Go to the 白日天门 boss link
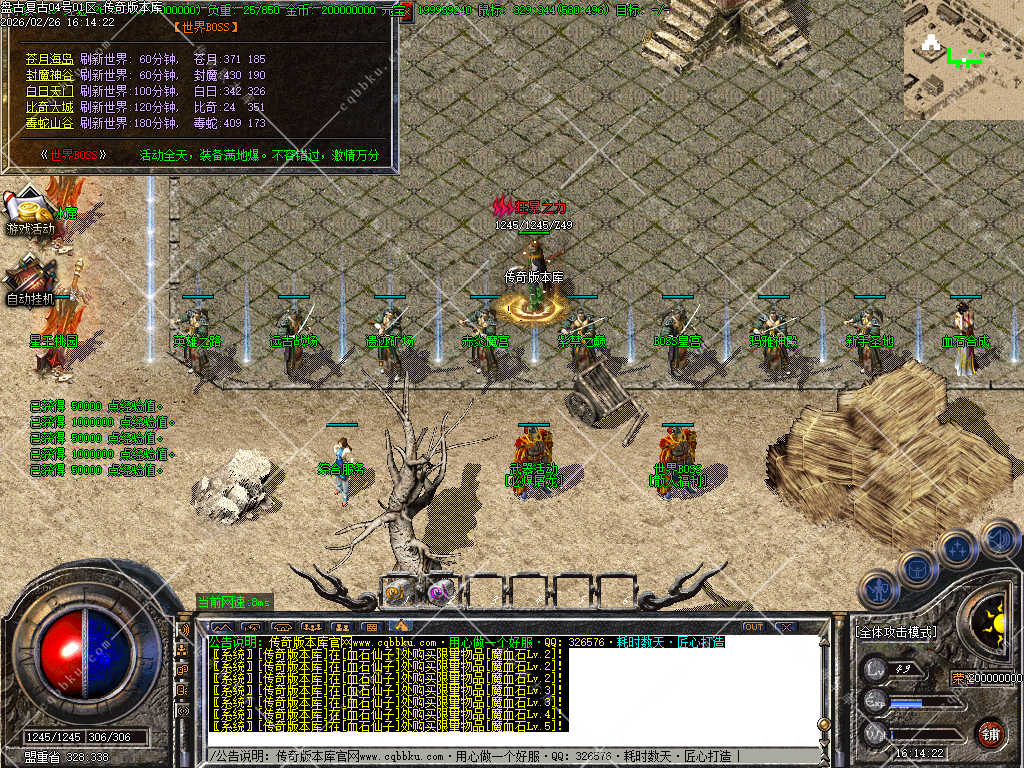This screenshot has width=1024, height=768. point(50,91)
